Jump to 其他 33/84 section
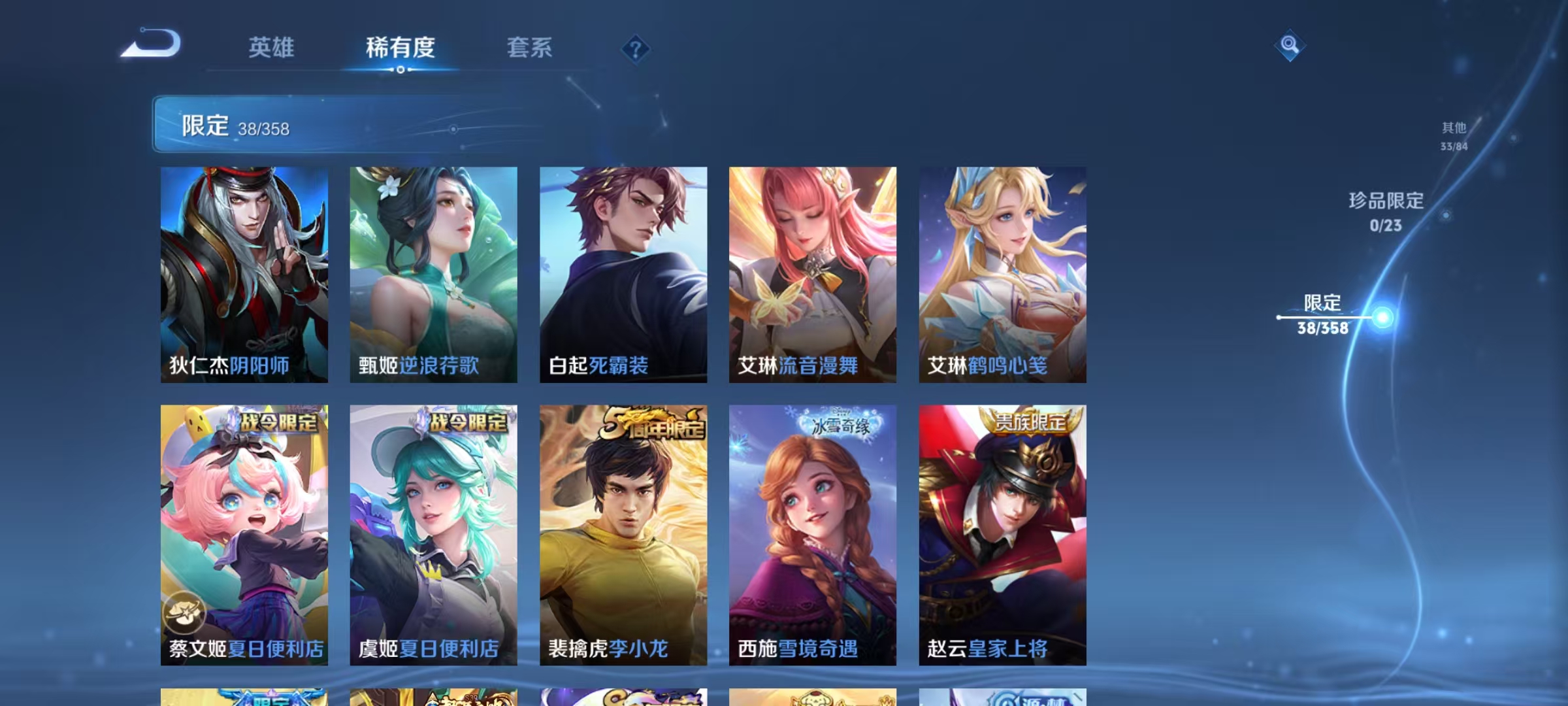1568x706 pixels. (1453, 135)
